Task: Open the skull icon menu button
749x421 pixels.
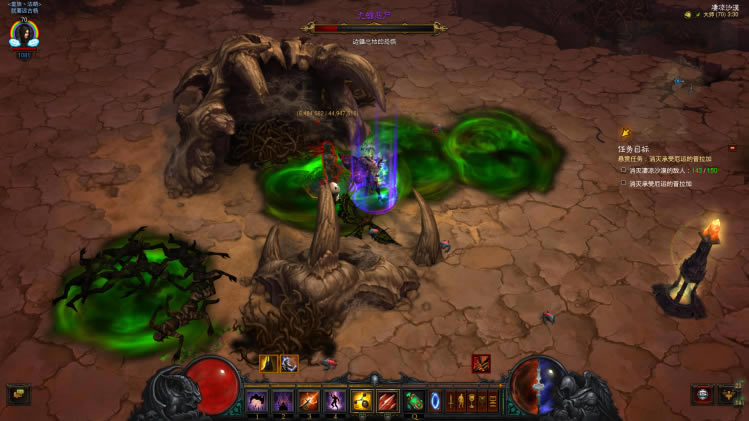Action: click(x=704, y=395)
